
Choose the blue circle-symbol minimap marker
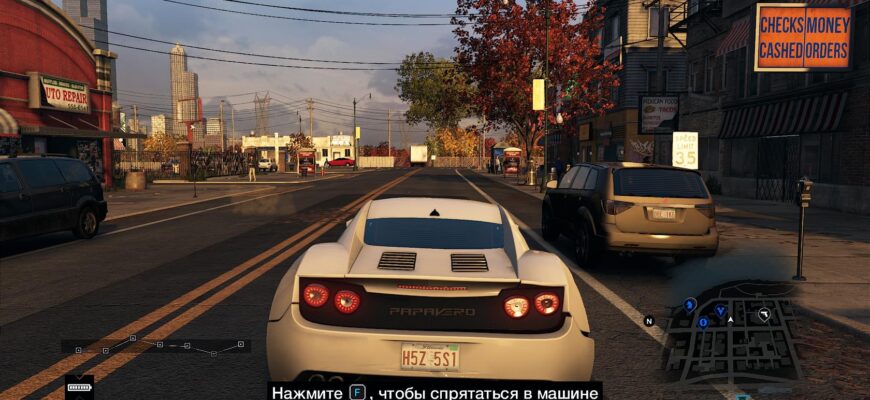click(x=703, y=322)
